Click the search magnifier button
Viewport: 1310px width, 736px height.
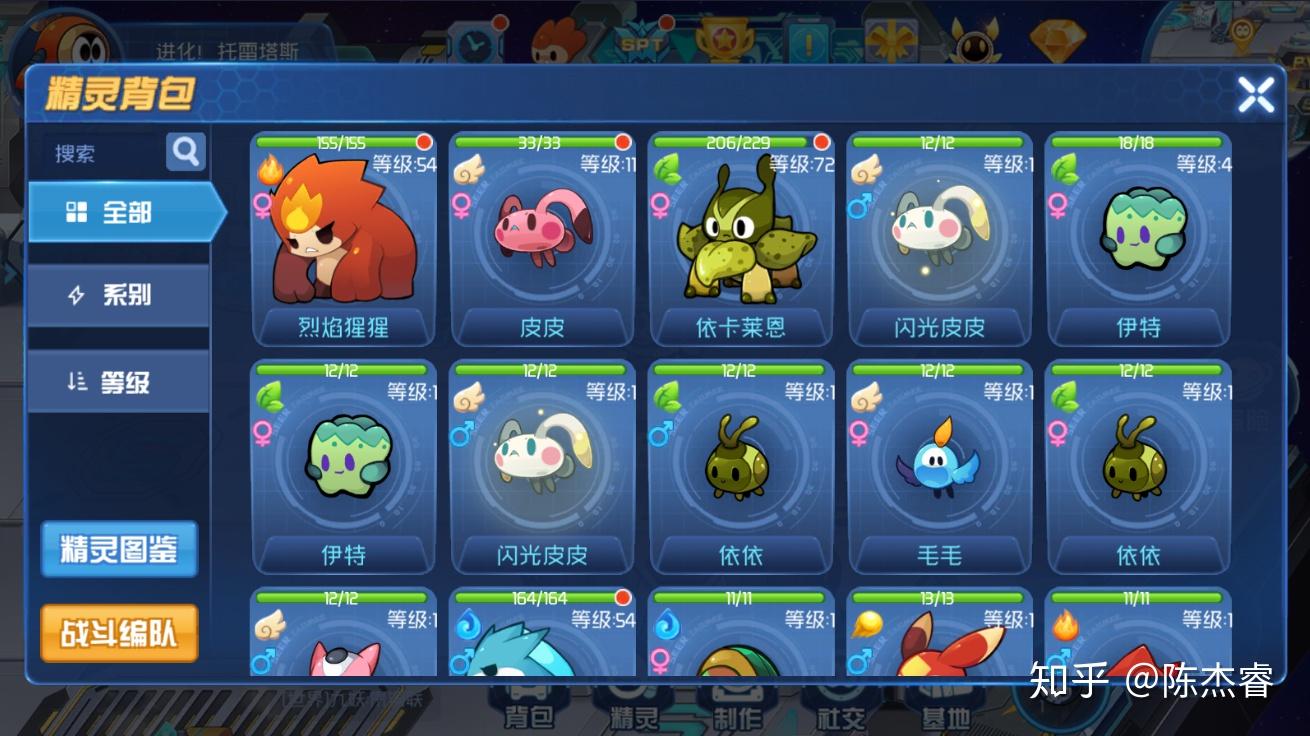click(186, 152)
